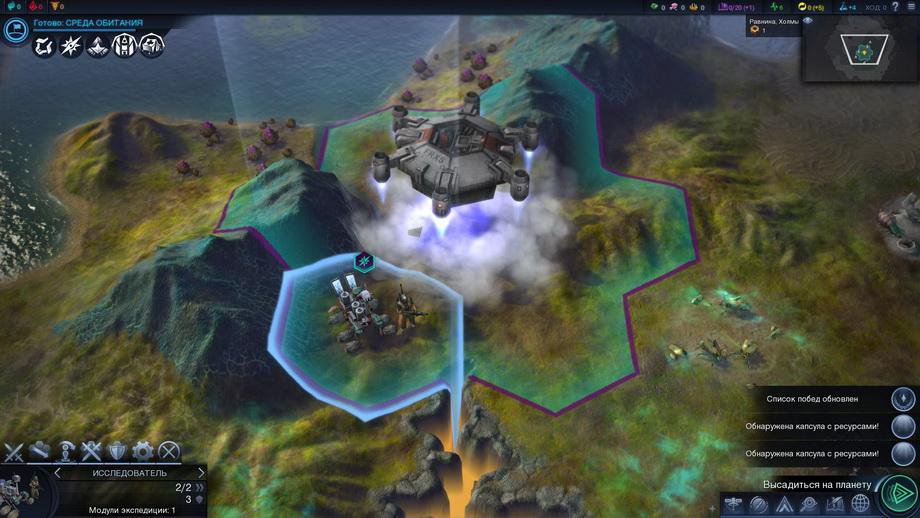Open the main menu hamburger icon
The image size is (920, 518).
[x=911, y=7]
